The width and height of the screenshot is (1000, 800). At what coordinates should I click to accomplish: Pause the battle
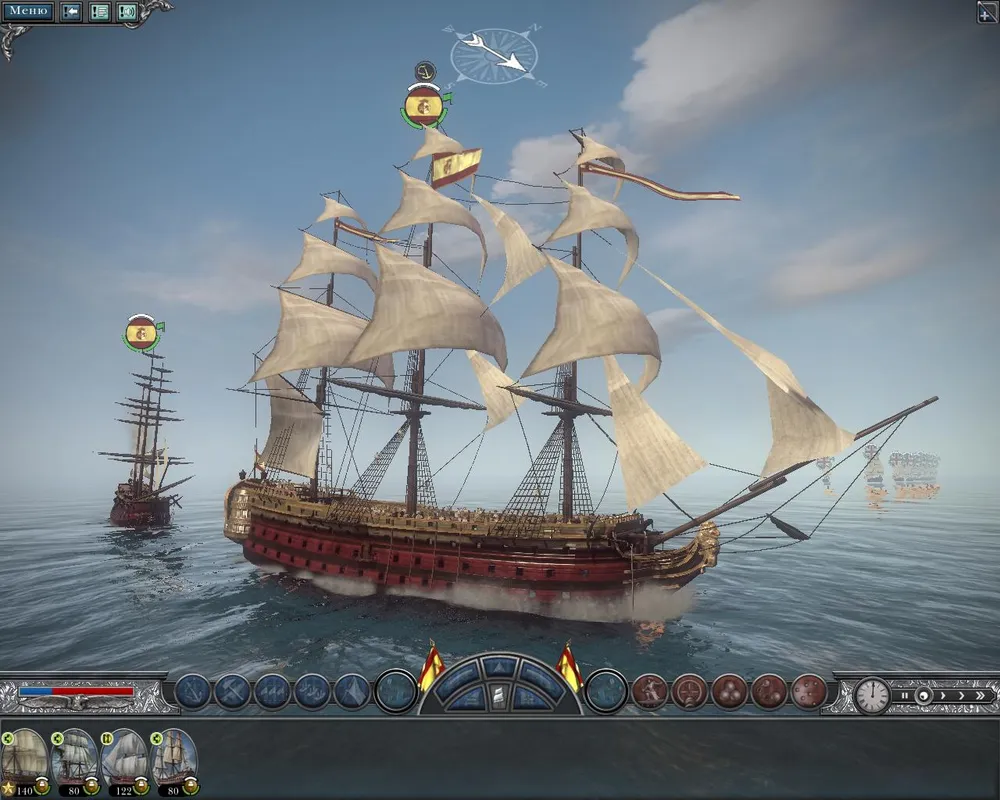904,695
